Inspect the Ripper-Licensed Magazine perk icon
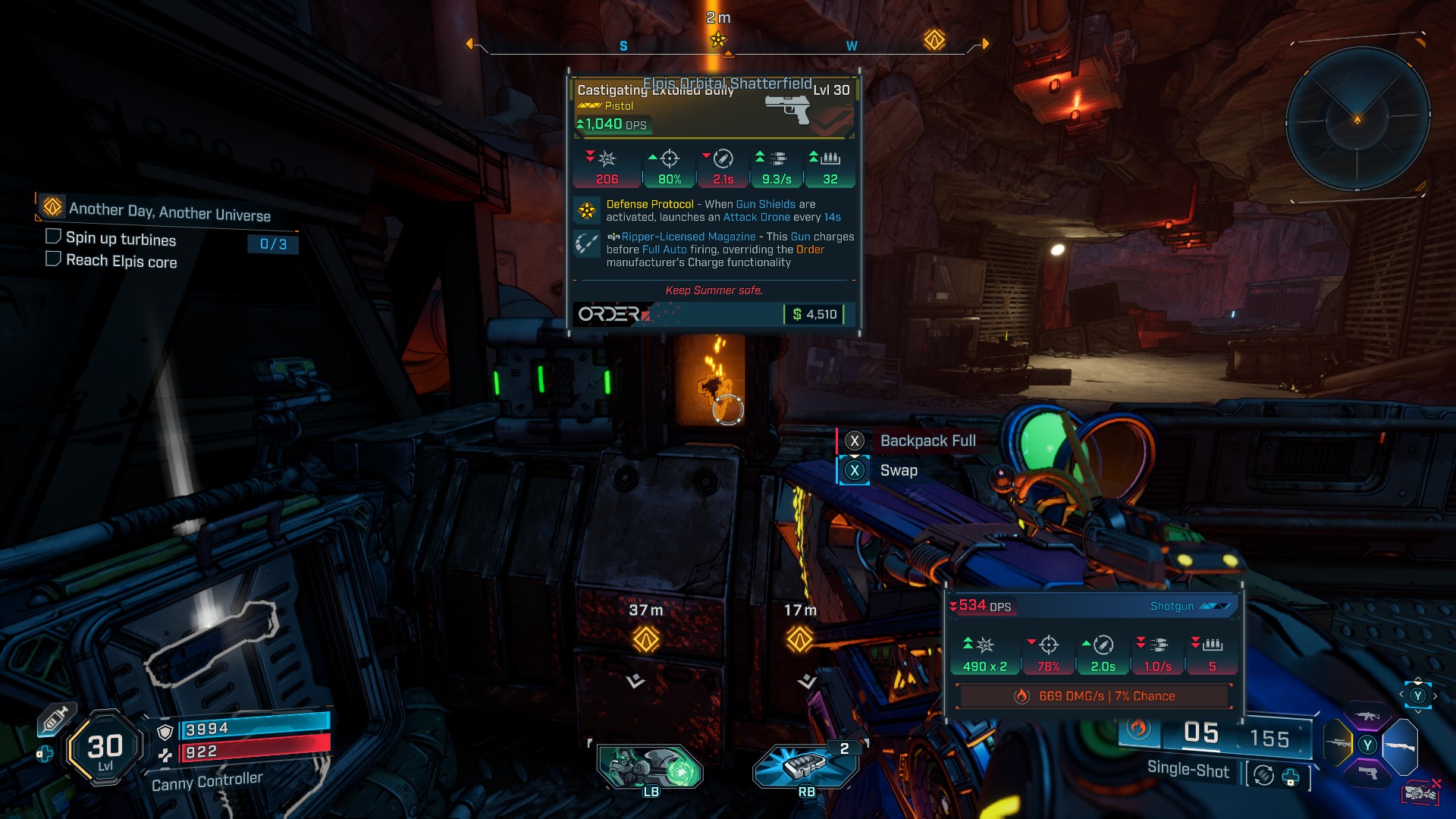The height and width of the screenshot is (819, 1456). point(587,244)
